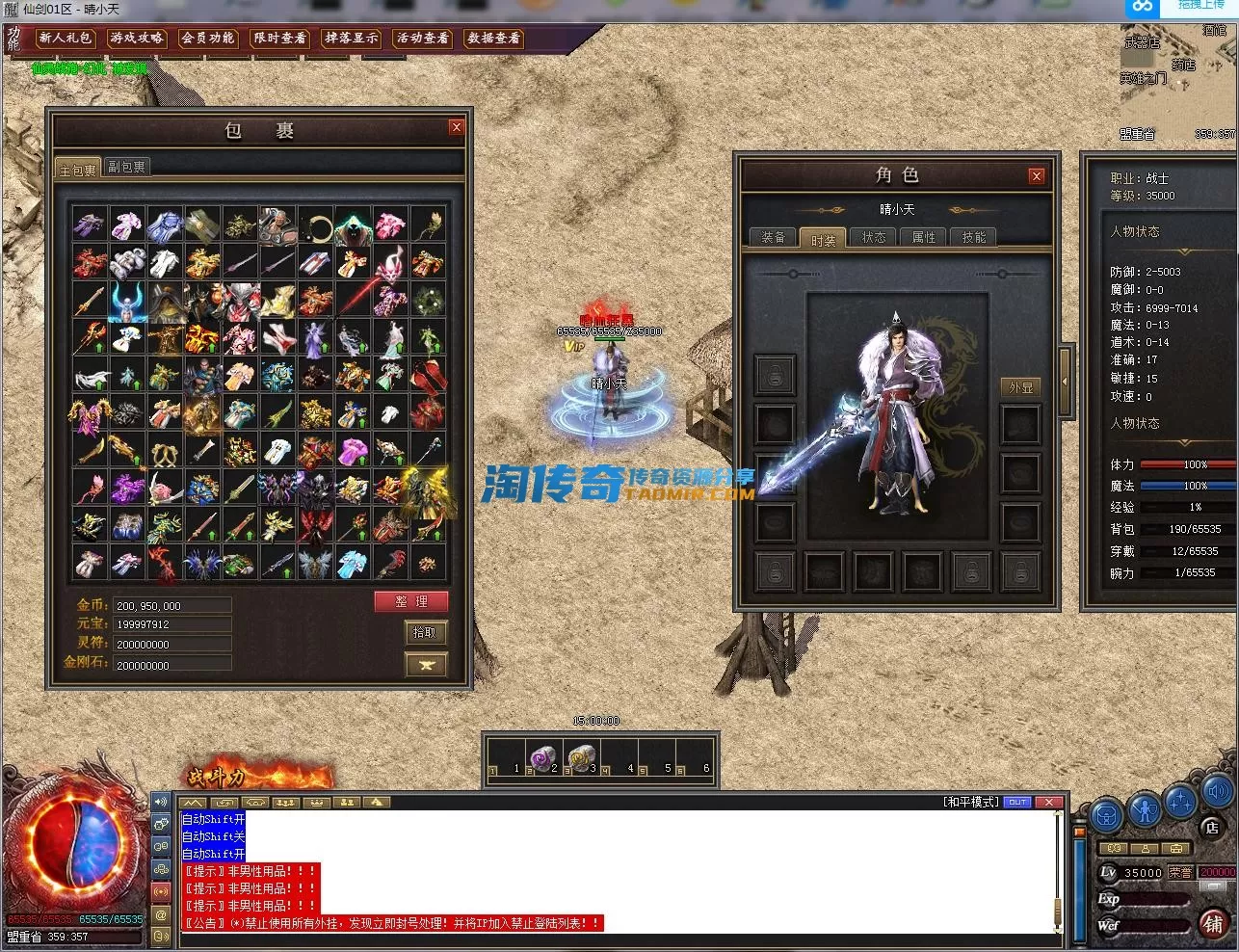
Task: Toggle the 外显 appearance button
Action: click(1020, 387)
